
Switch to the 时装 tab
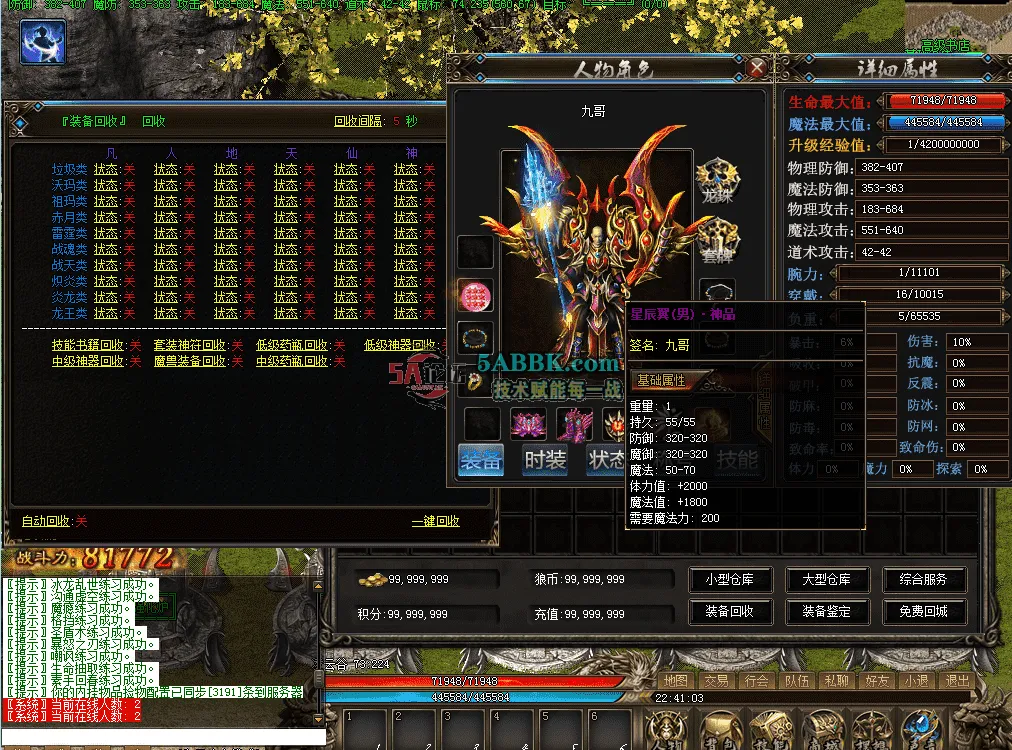(x=545, y=460)
